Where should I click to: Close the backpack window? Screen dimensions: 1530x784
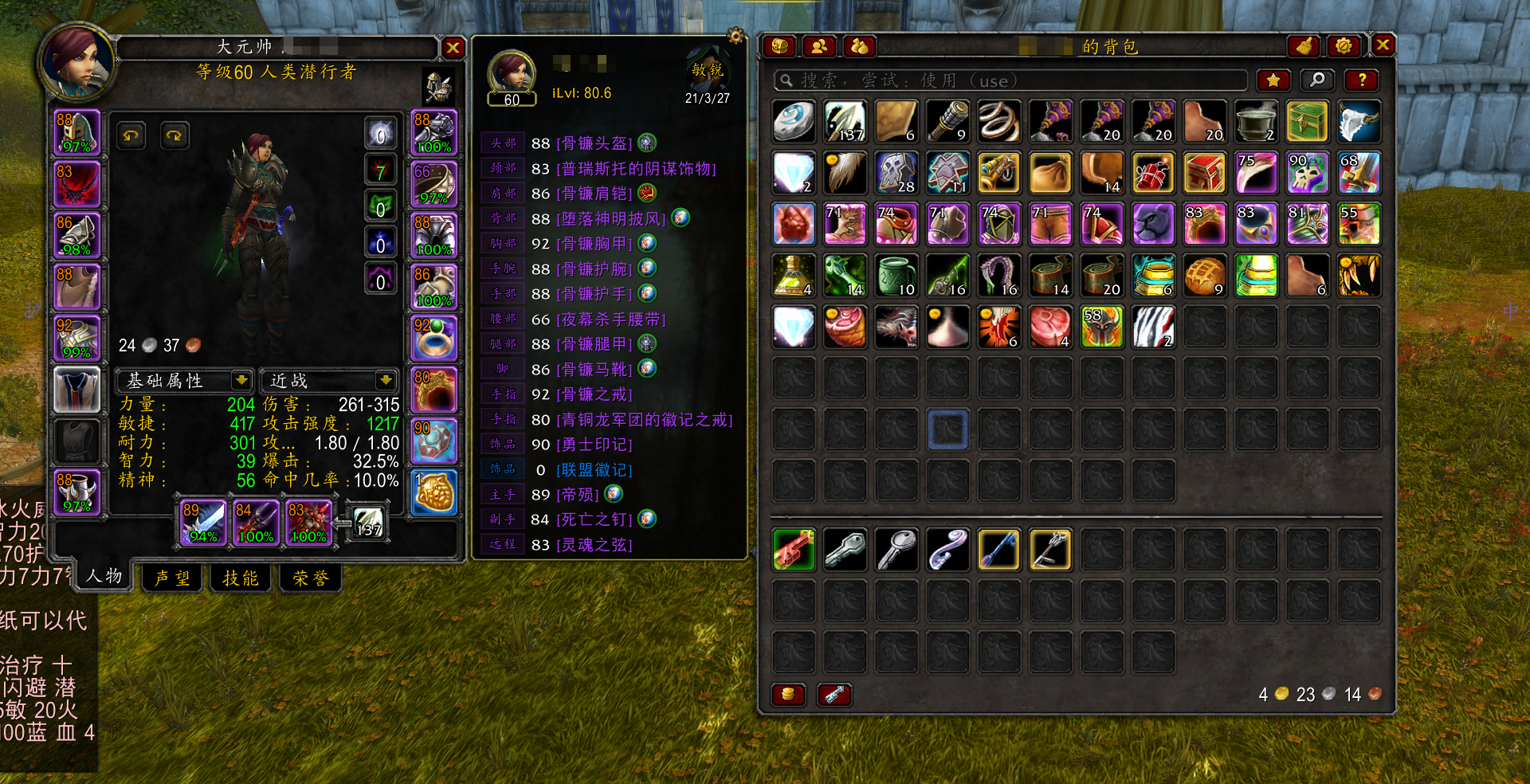click(x=1383, y=45)
